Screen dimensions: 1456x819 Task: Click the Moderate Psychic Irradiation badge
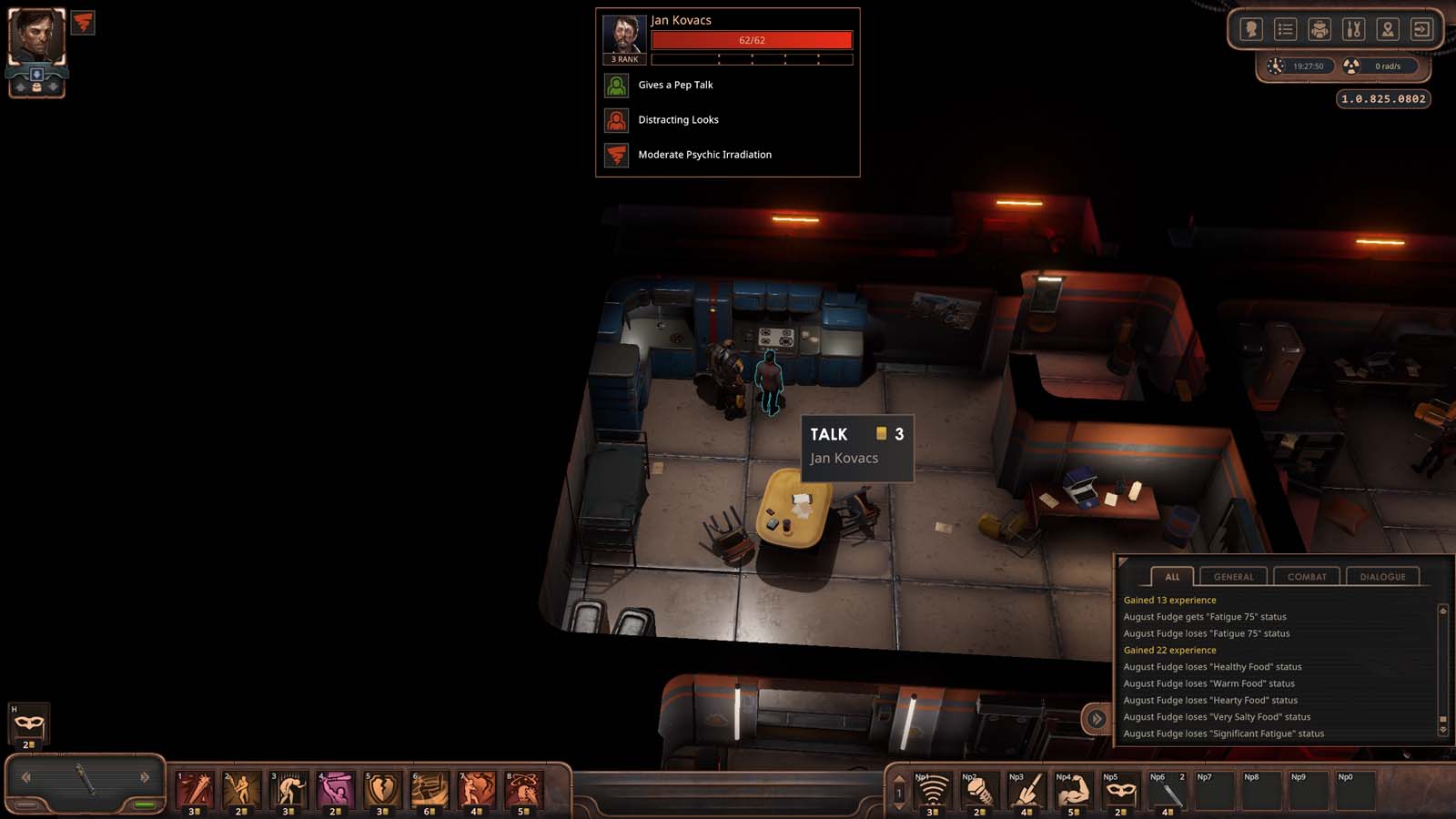click(x=617, y=154)
